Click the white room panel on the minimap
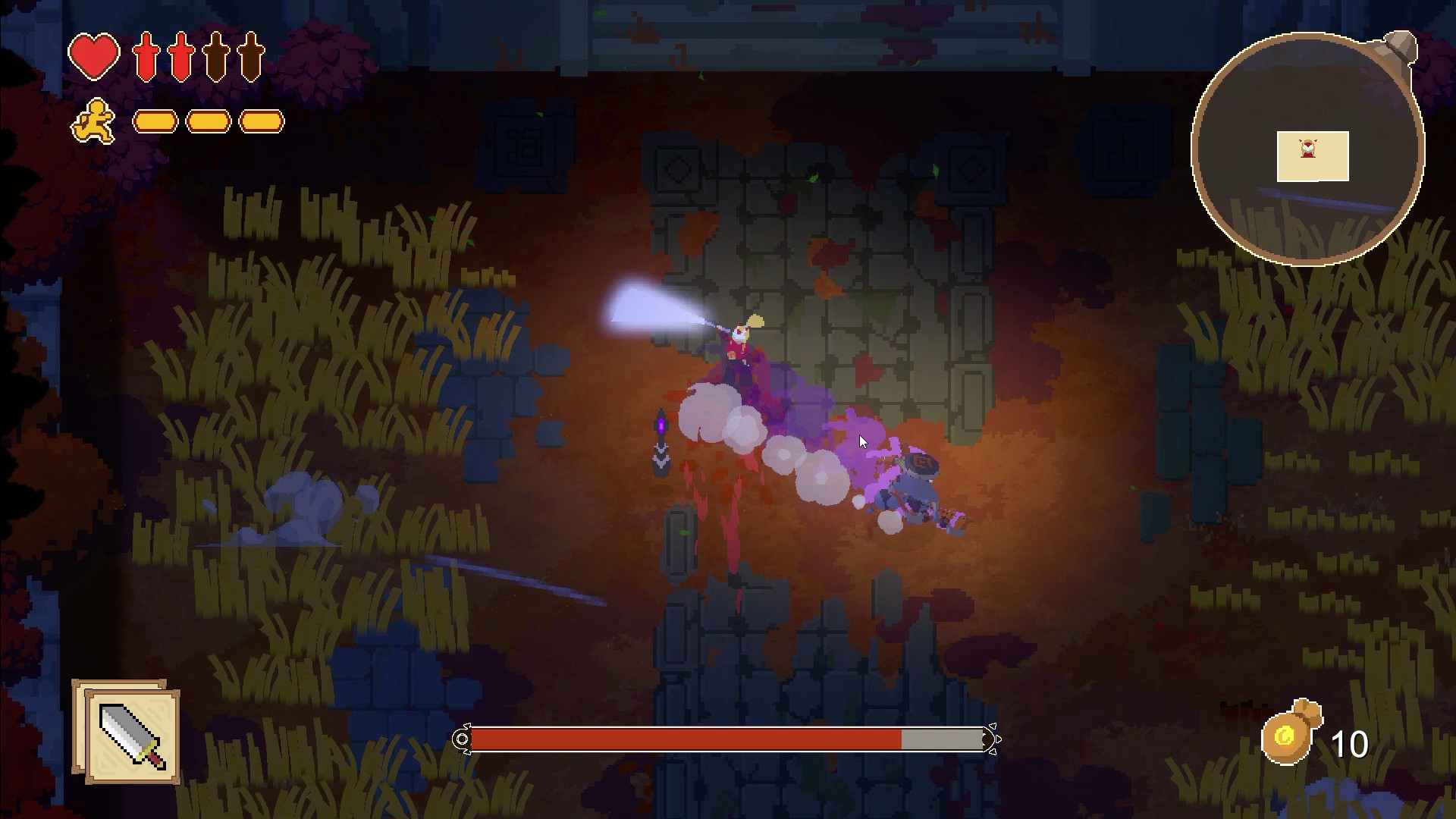Viewport: 1456px width, 819px height. tap(1314, 155)
